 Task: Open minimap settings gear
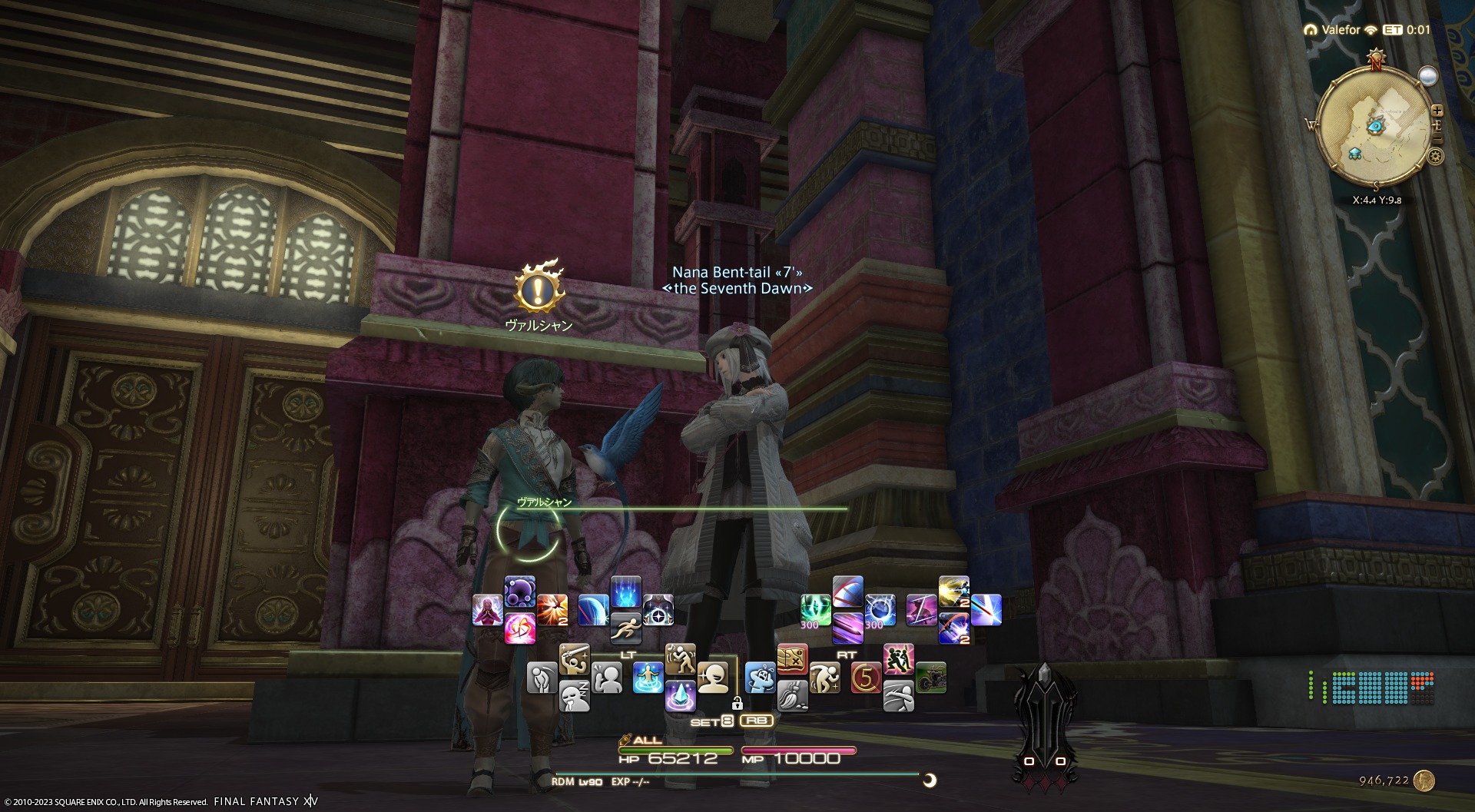tap(1435, 157)
